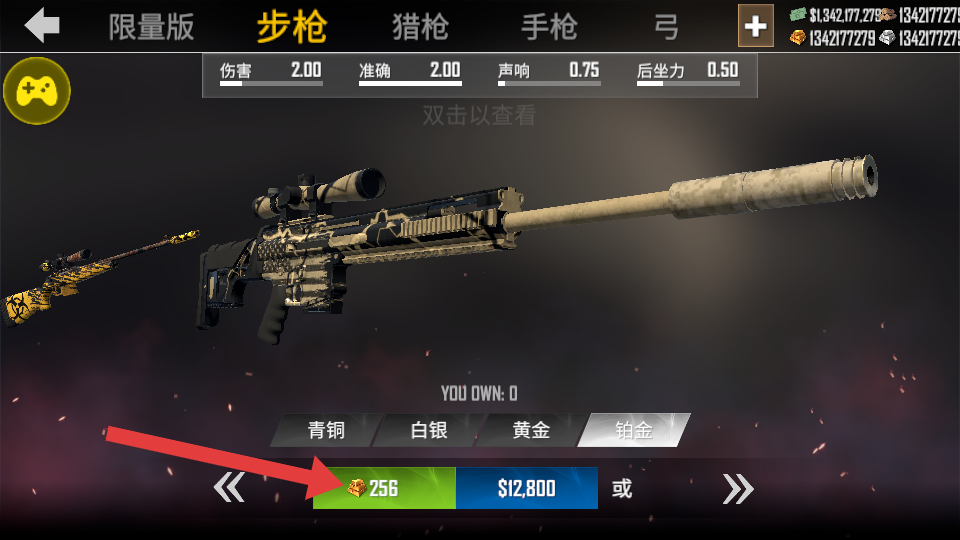Choose the 白银 silver tier
Image resolution: width=960 pixels, height=540 pixels.
point(428,431)
